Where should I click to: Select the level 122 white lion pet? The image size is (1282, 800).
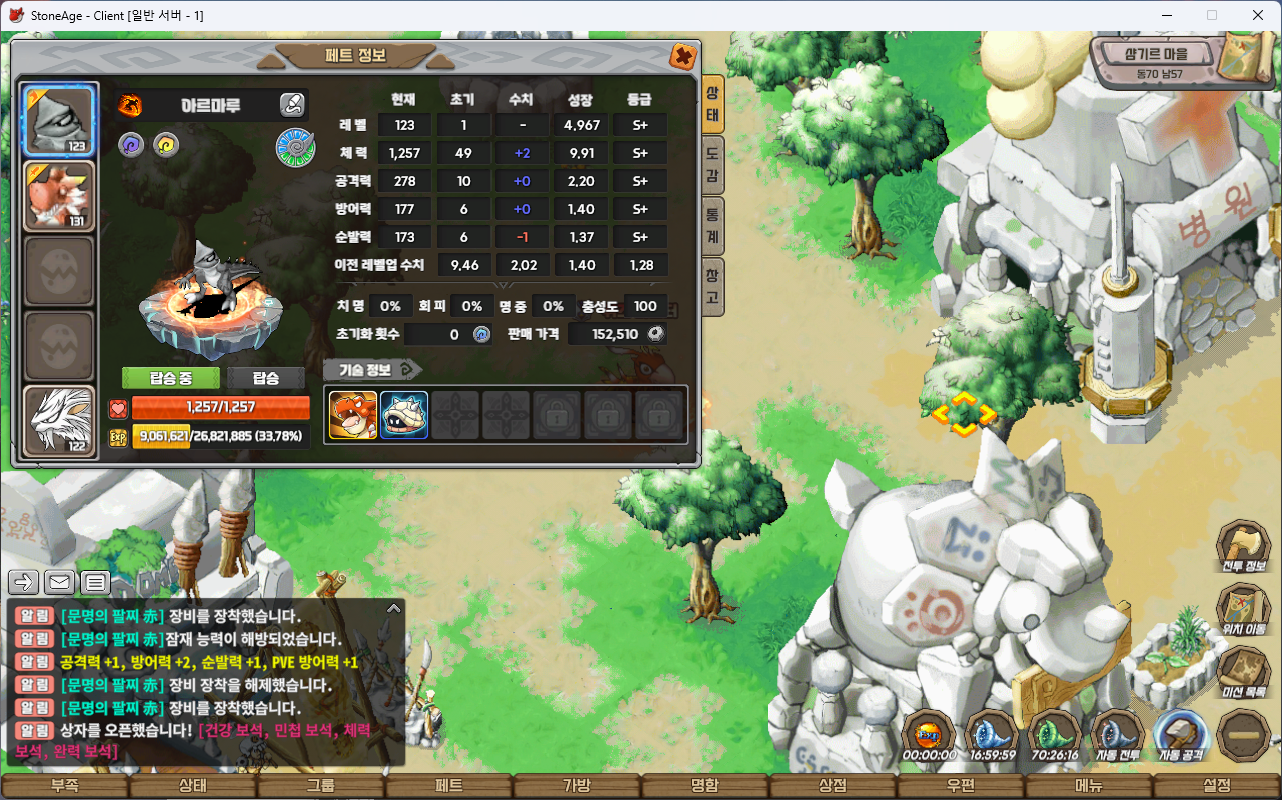pyautogui.click(x=60, y=421)
